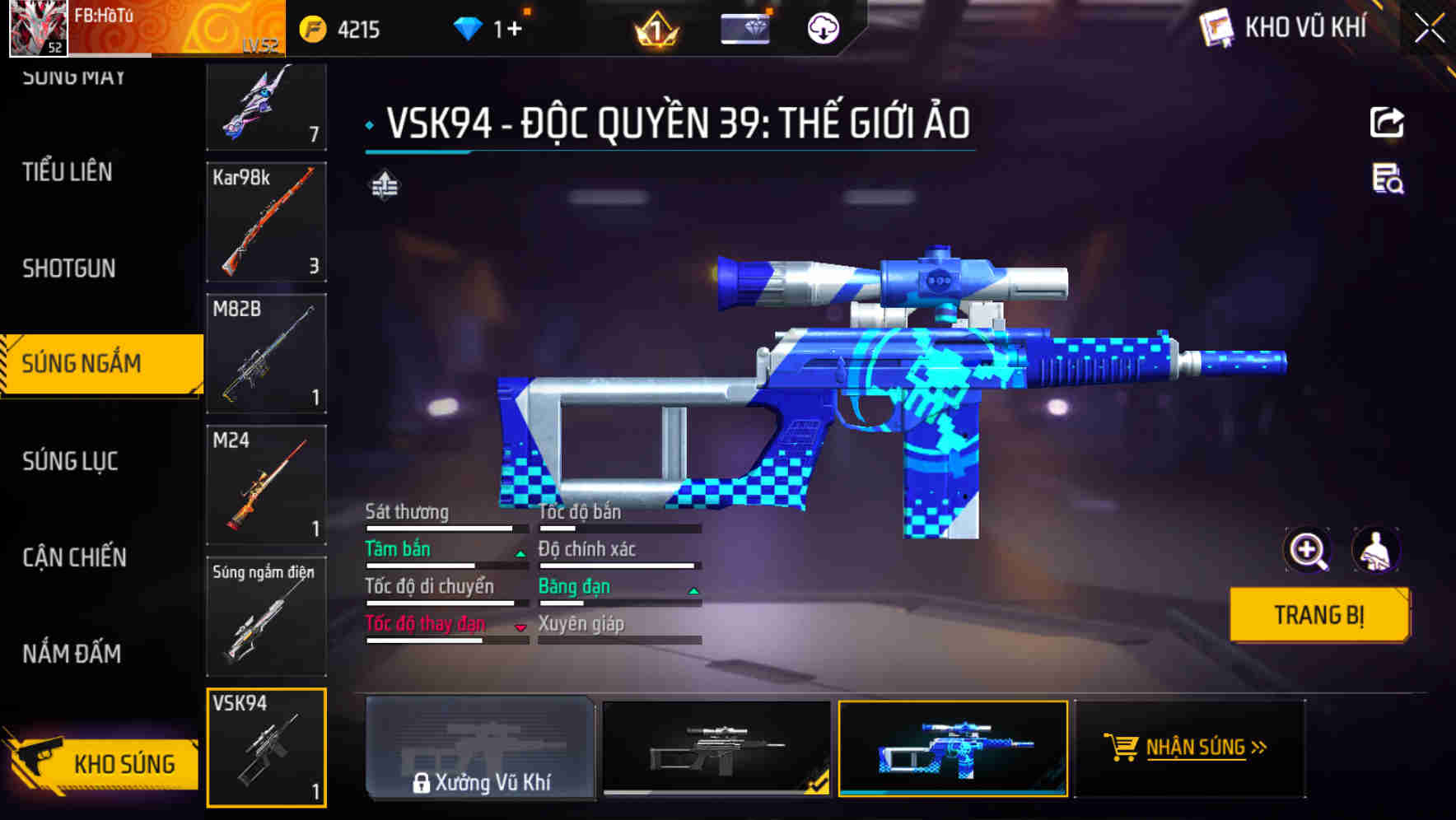Expand the Băng đạn stat indicator arrow

tap(694, 590)
